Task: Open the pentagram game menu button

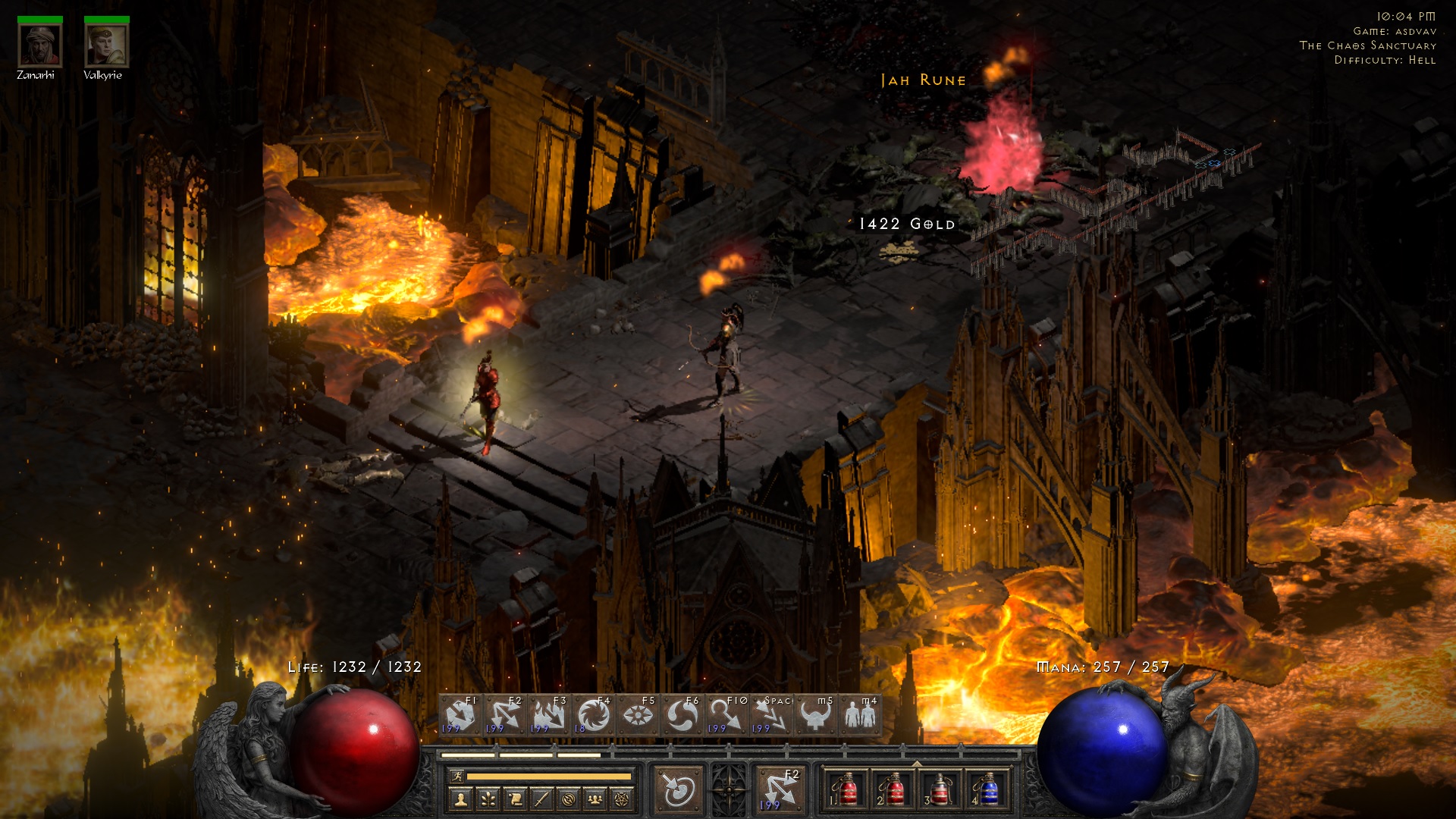Action: tap(622, 799)
